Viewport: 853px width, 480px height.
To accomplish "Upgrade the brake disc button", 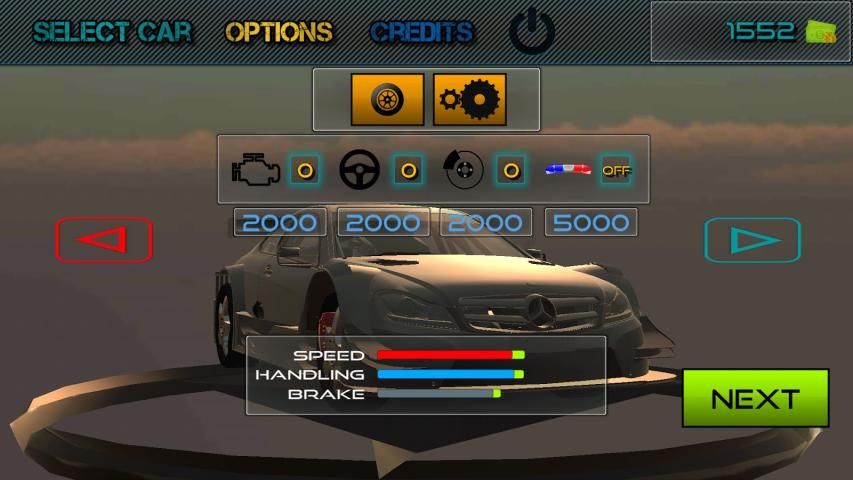I will (x=511, y=170).
